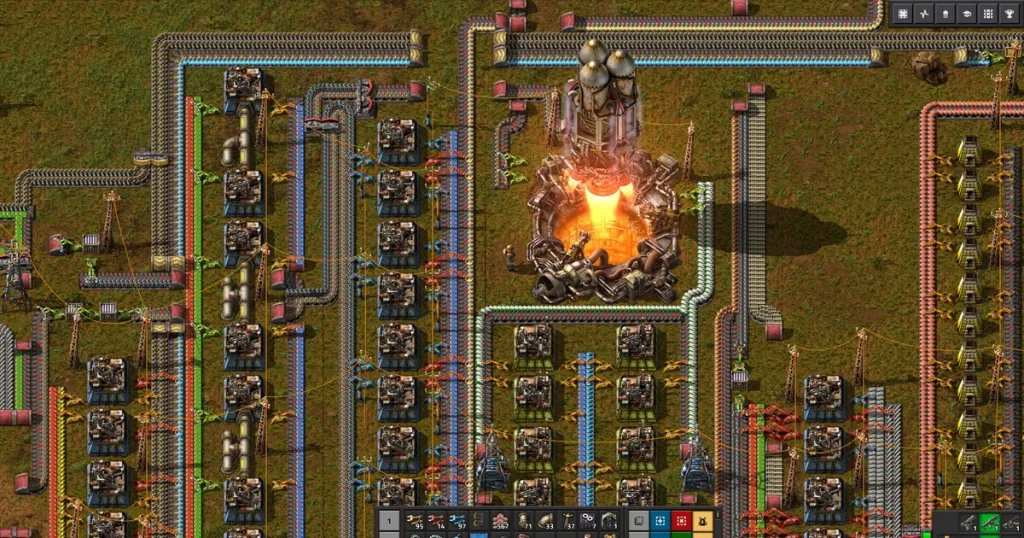Viewport: 1024px width, 538px height.
Task: Open the logistic networks grid button
Action: pos(988,13)
